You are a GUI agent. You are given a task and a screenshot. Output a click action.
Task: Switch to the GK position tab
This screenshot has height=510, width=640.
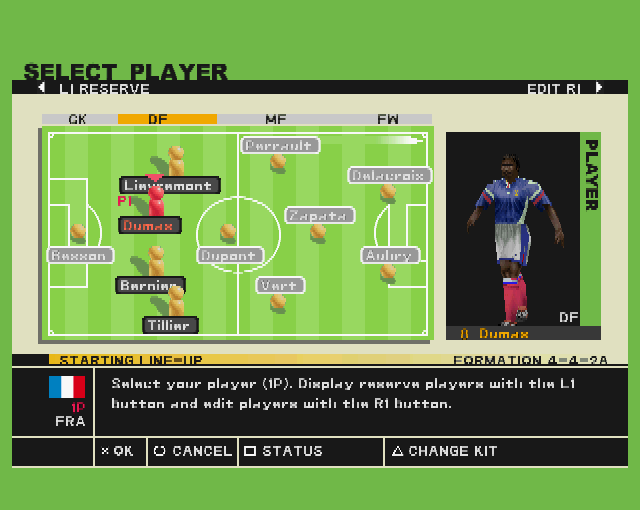pyautogui.click(x=78, y=119)
